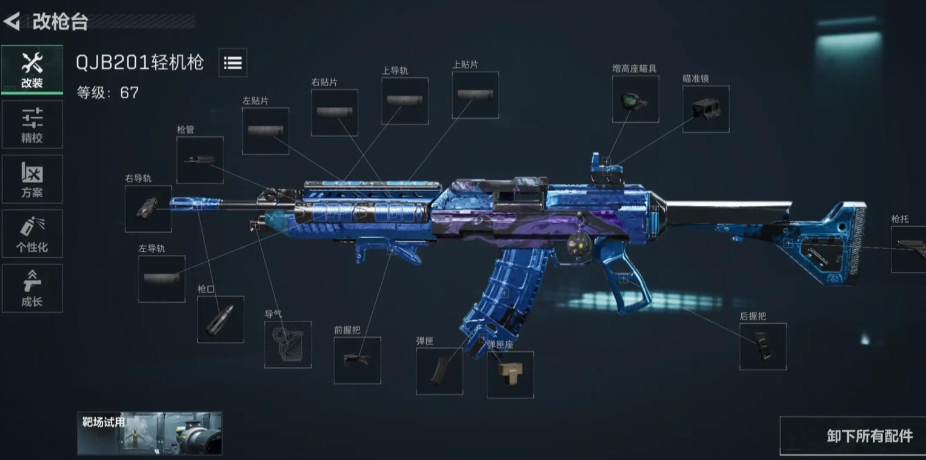Select the 方案 tab
Screen dimensions: 926x460
point(32,180)
